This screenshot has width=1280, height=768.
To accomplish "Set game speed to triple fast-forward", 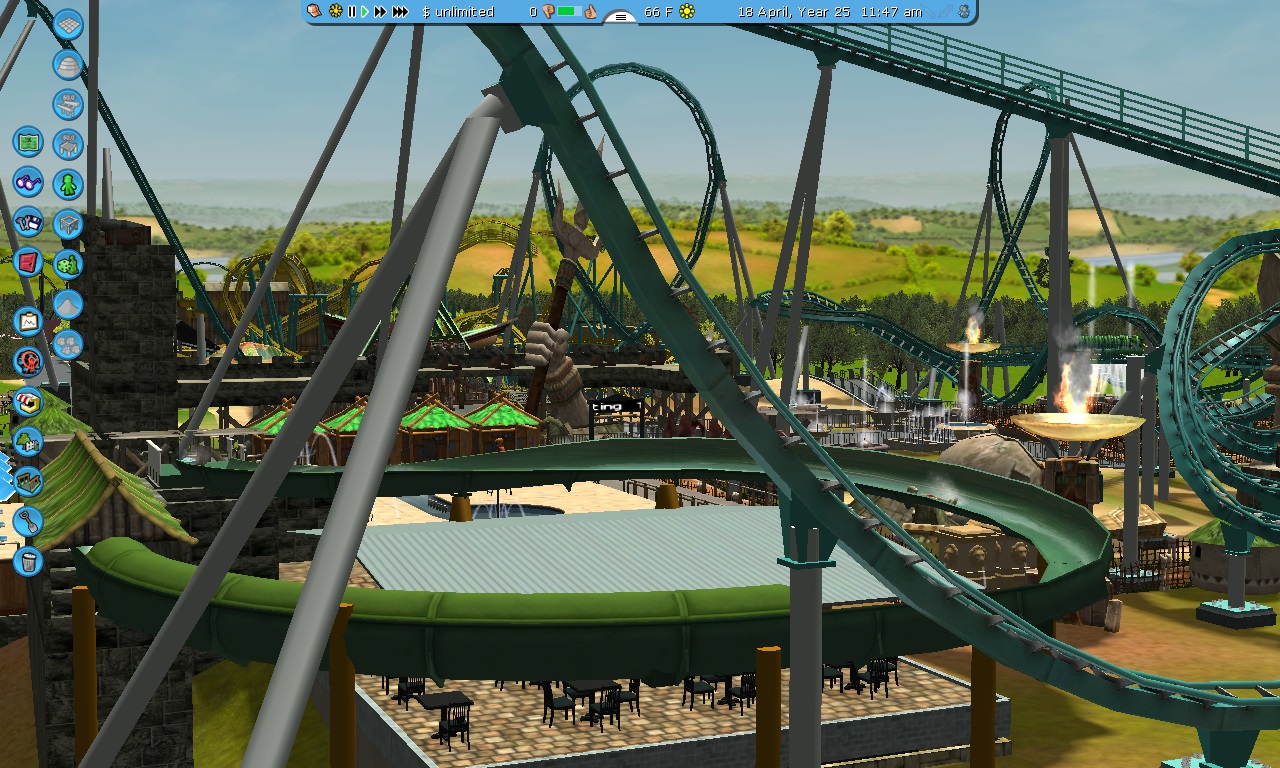I will [400, 12].
